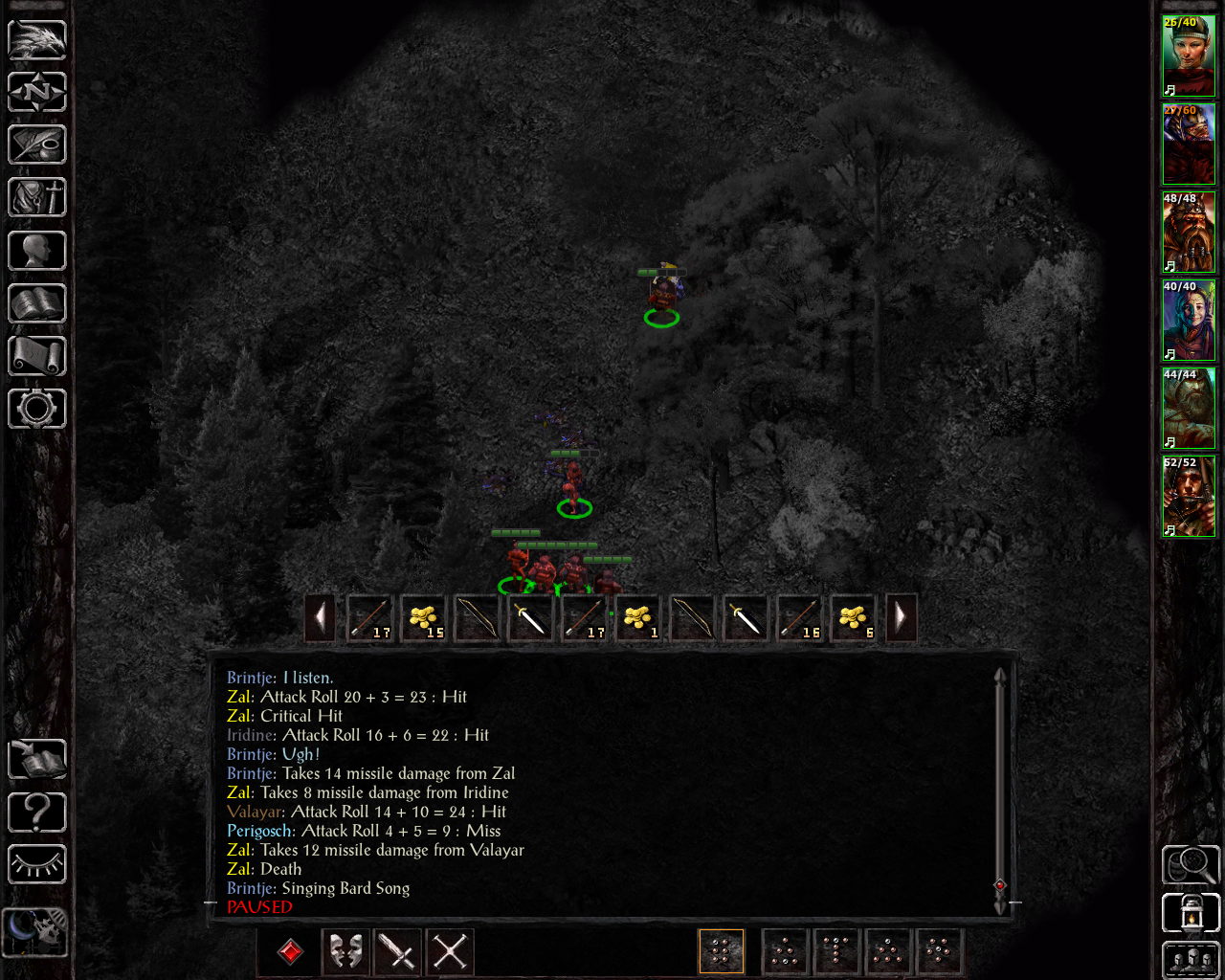Select the party portrait showing 48/48 health
Screen dimensions: 1225x980
click(x=1189, y=233)
